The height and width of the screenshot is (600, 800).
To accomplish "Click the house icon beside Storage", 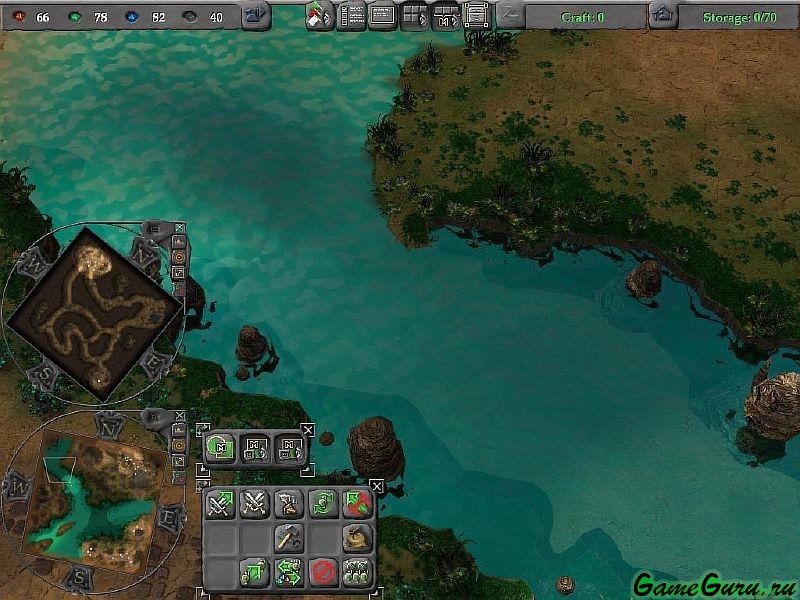I will coord(662,15).
